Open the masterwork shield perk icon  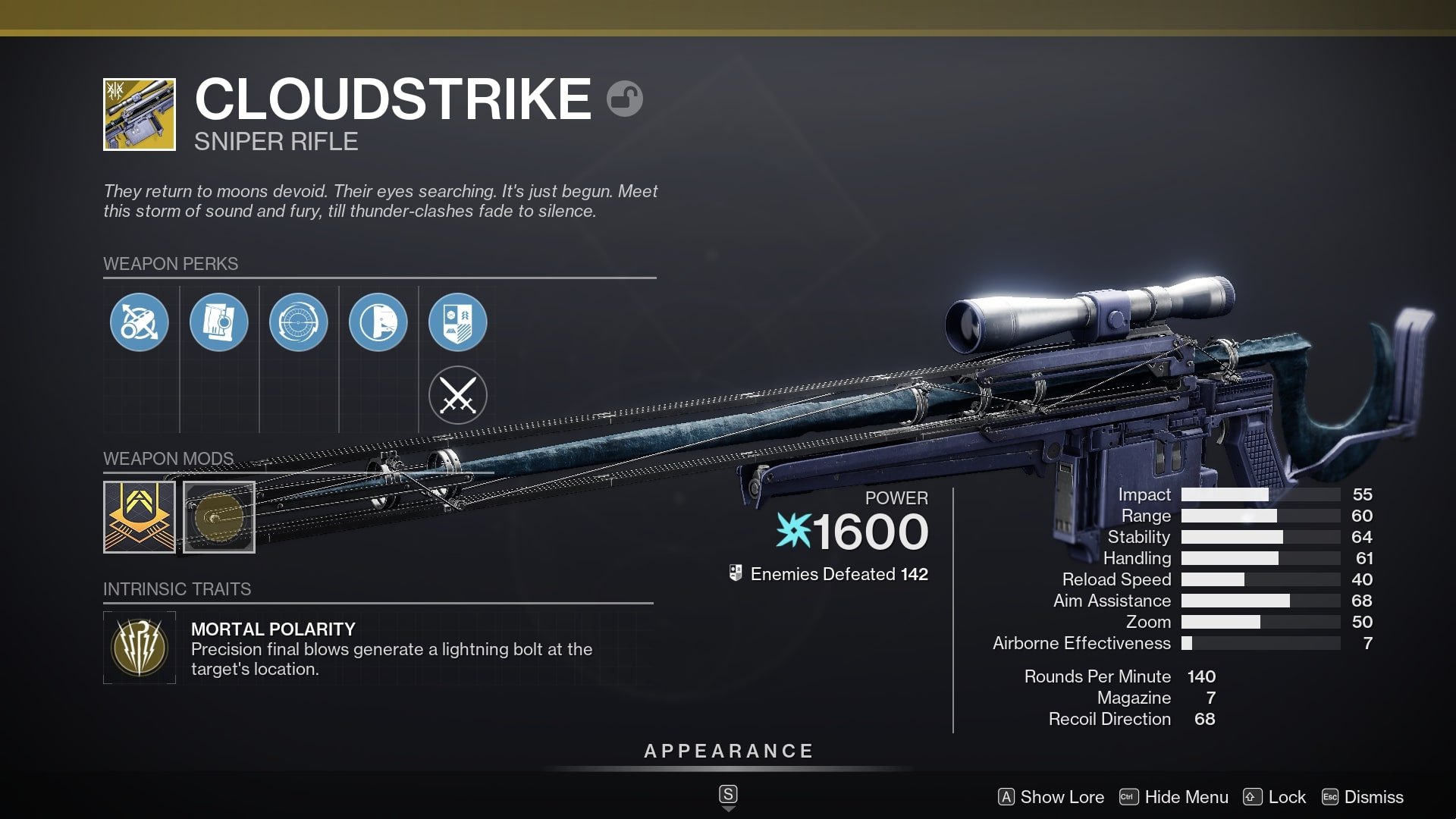point(459,322)
